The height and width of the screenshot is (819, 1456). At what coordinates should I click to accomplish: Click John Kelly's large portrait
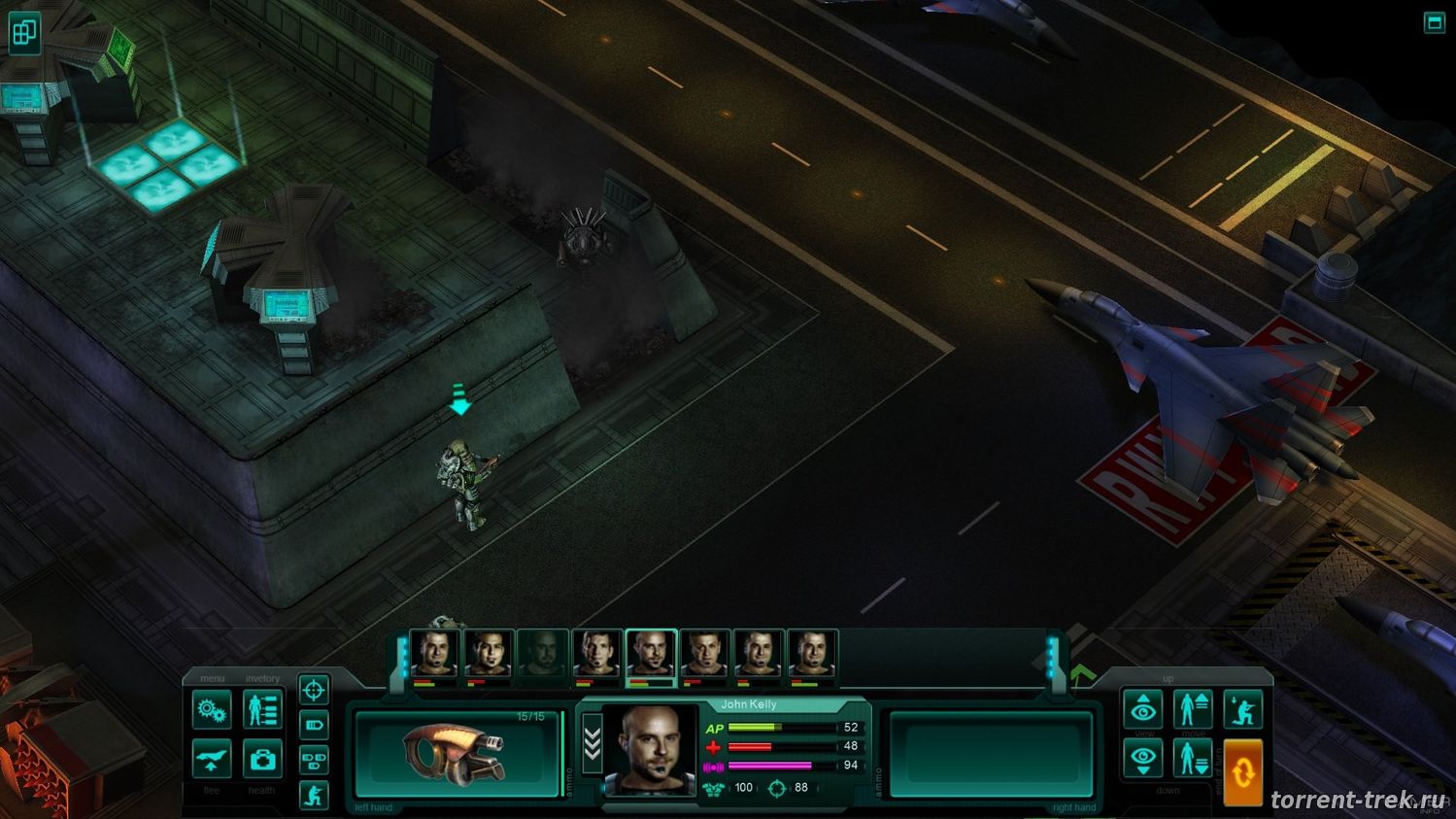pyautogui.click(x=649, y=750)
